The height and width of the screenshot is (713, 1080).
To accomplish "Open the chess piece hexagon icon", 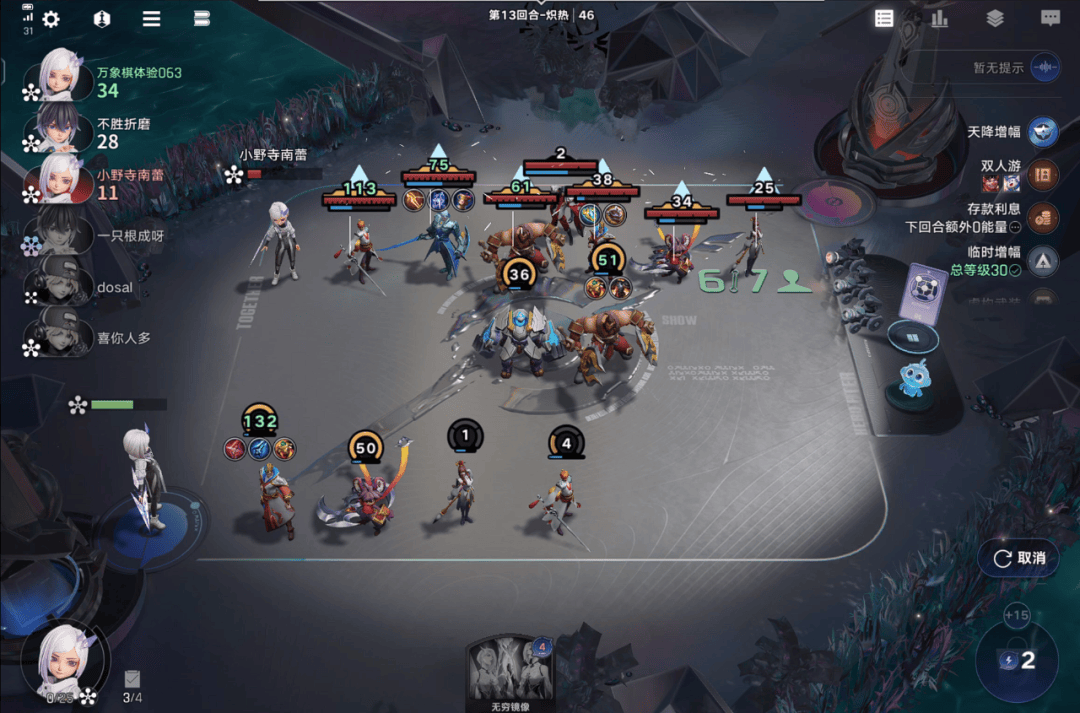I will 101,19.
